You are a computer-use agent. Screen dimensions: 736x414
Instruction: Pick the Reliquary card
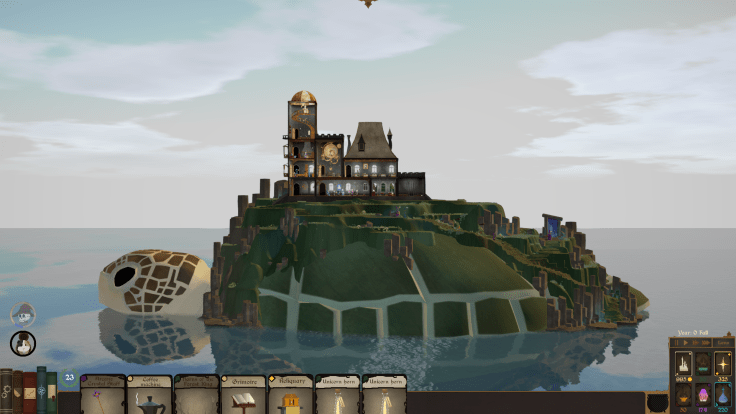pos(291,395)
